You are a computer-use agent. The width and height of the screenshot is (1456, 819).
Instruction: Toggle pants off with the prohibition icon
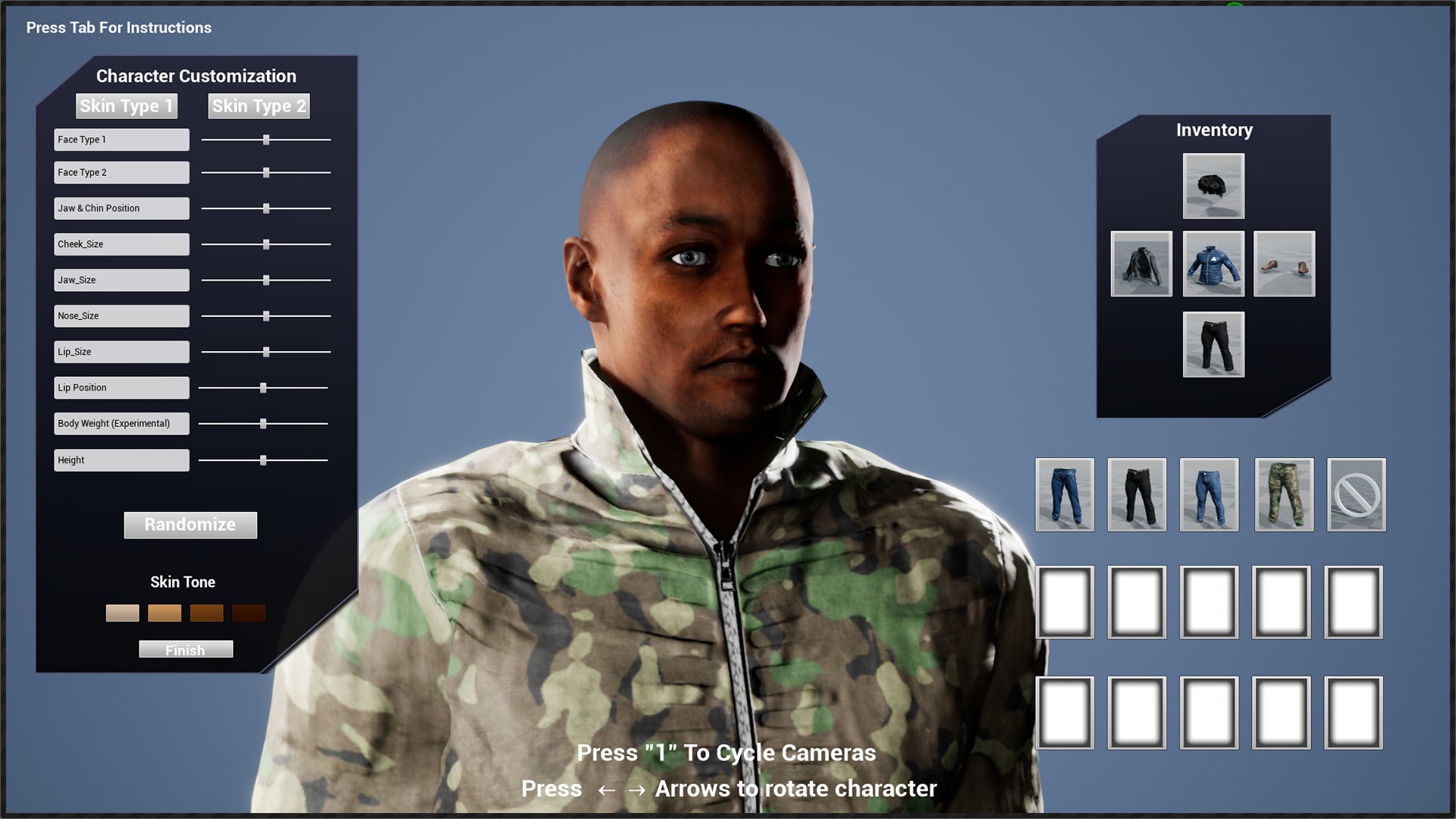click(1356, 494)
